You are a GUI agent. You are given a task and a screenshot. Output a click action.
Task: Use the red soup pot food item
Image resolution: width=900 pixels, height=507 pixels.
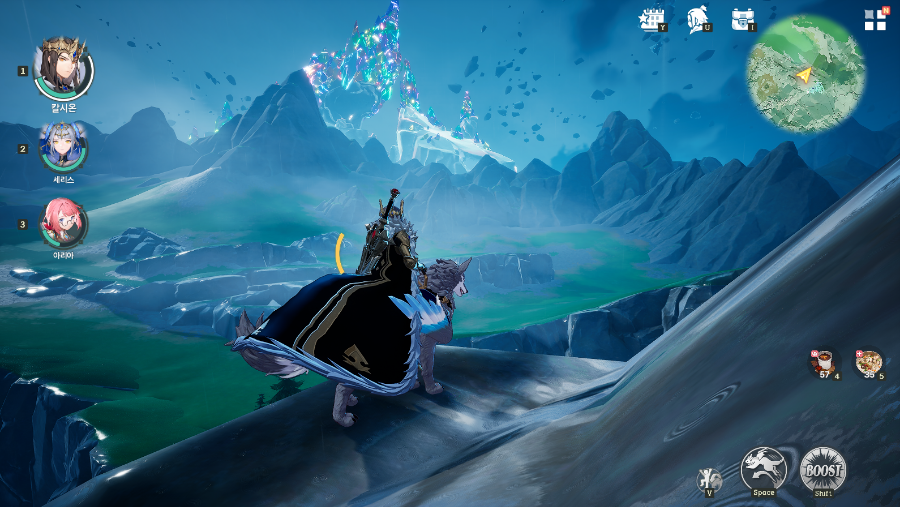[825, 363]
